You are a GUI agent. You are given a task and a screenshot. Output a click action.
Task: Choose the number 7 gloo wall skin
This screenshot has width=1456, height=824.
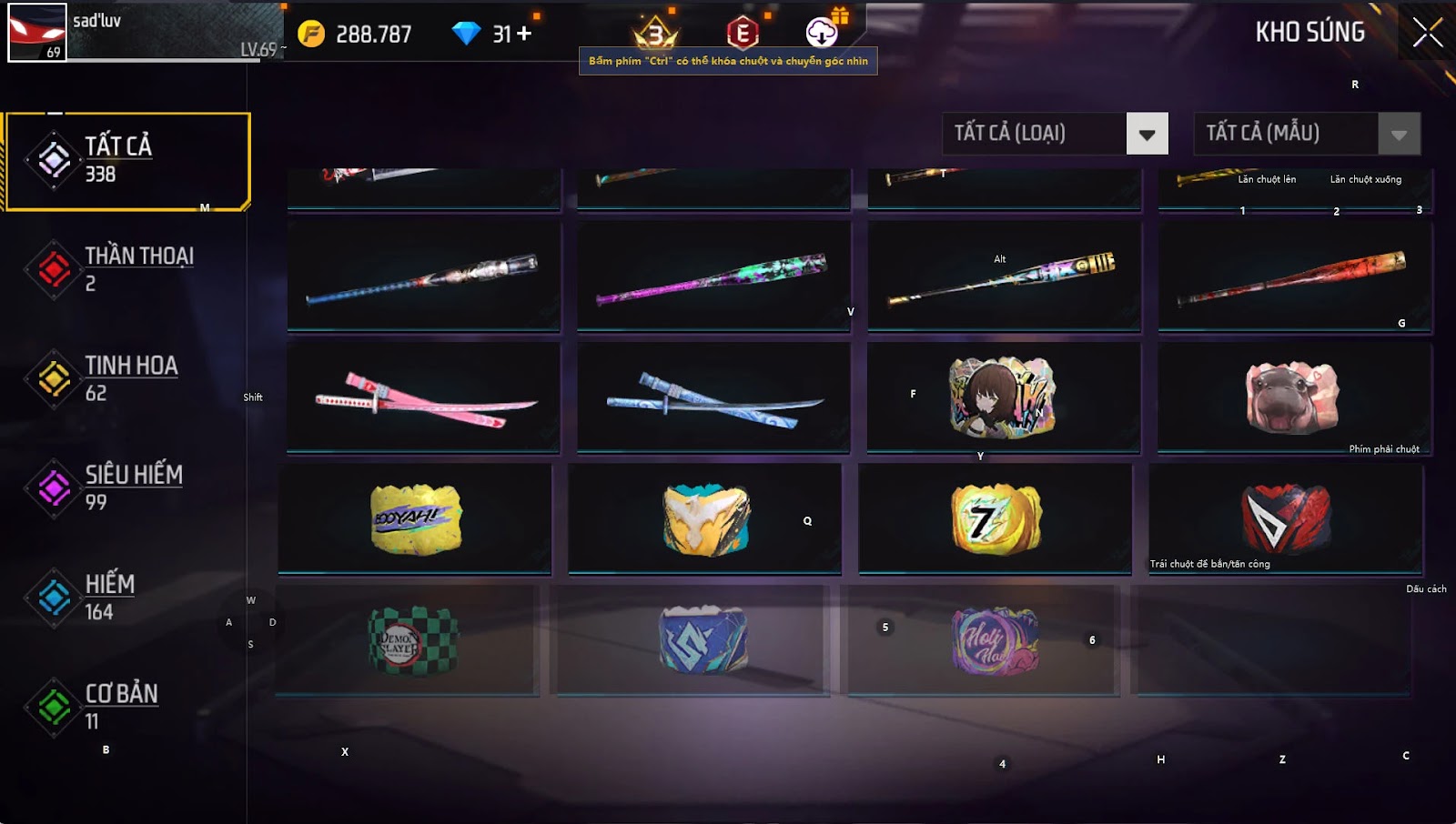click(996, 519)
